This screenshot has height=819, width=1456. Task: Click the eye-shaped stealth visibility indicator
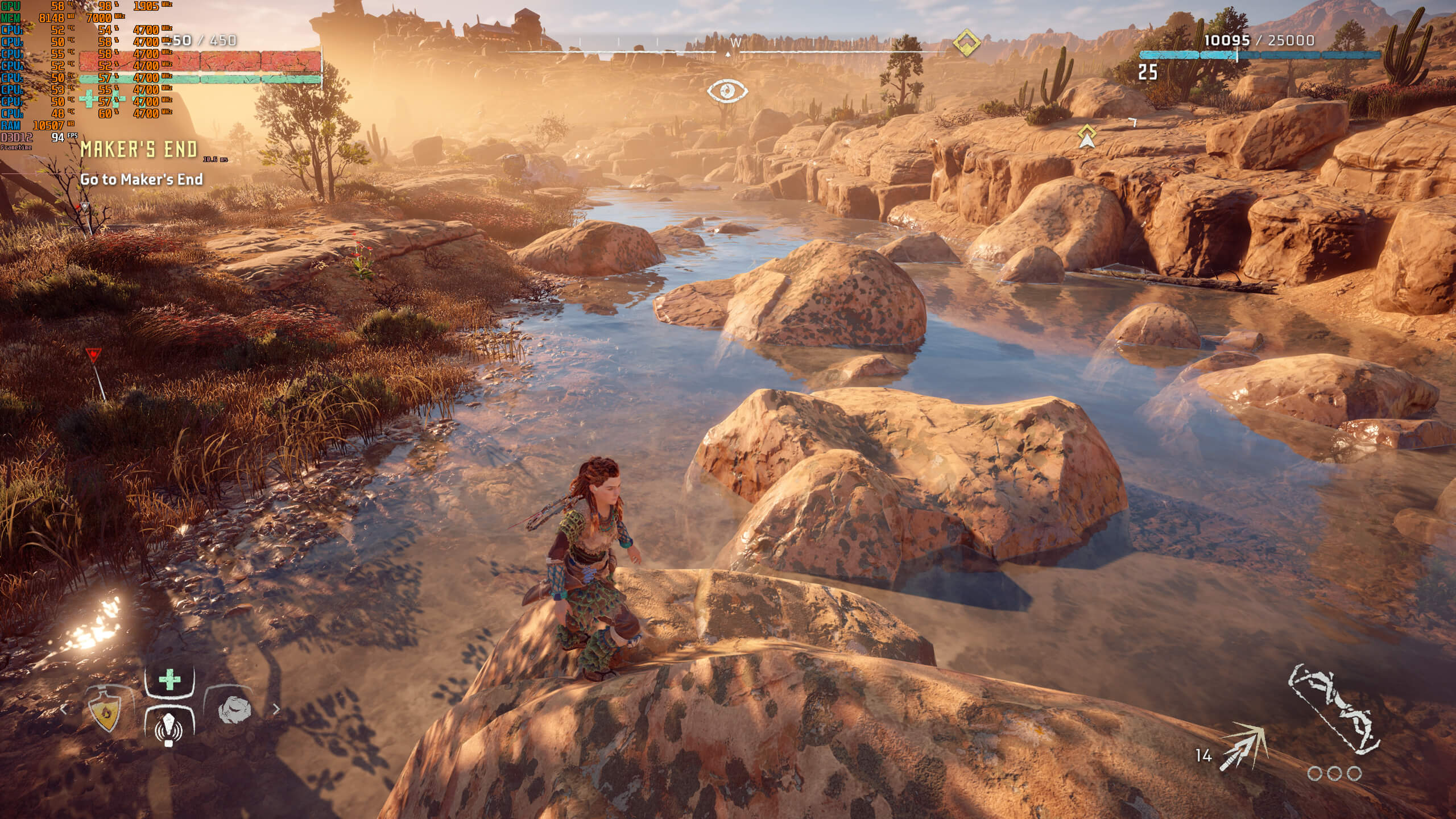coord(727,90)
